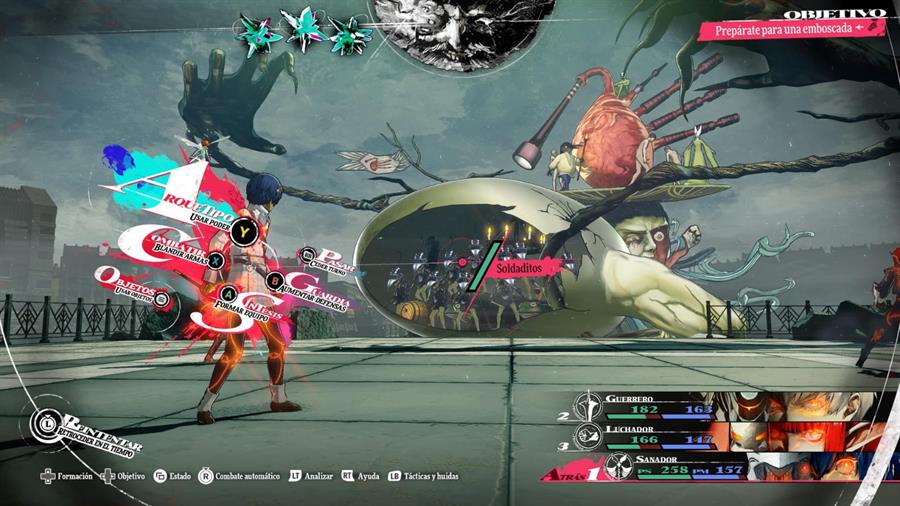Open the Objetivo option in bottom bar
This screenshot has width=900, height=506.
click(124, 476)
